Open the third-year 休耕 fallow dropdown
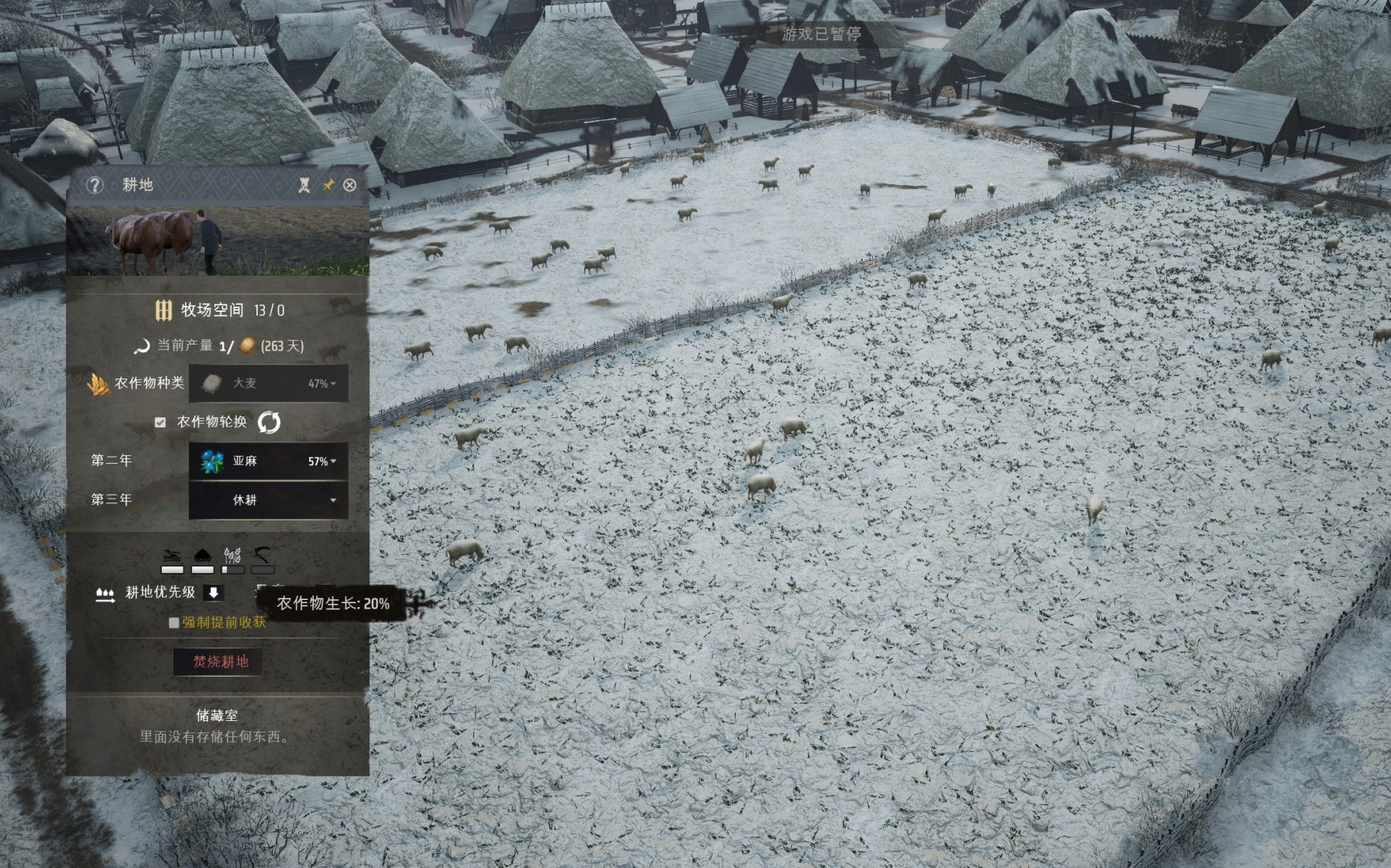This screenshot has height=868, width=1391. 268,500
